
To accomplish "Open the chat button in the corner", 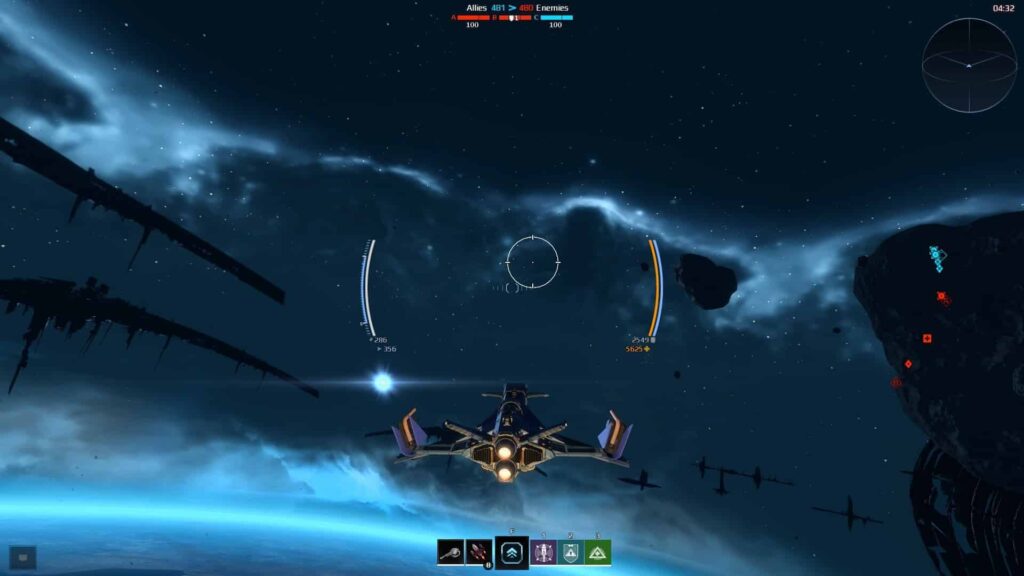I will [22, 557].
